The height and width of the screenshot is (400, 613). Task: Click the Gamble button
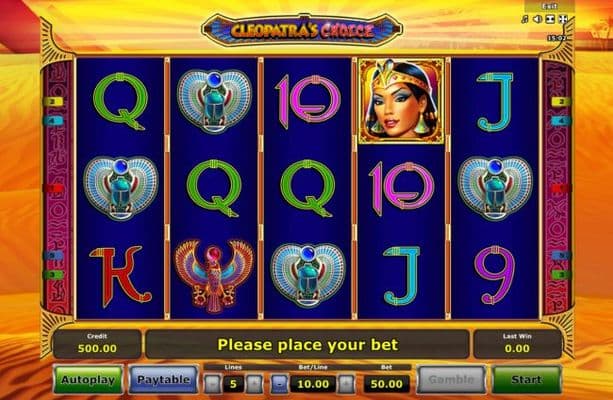[450, 379]
